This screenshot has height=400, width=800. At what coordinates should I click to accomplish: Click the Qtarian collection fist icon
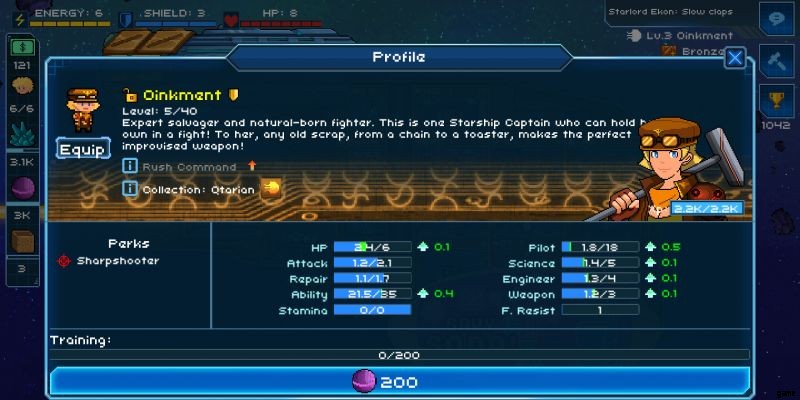click(271, 188)
